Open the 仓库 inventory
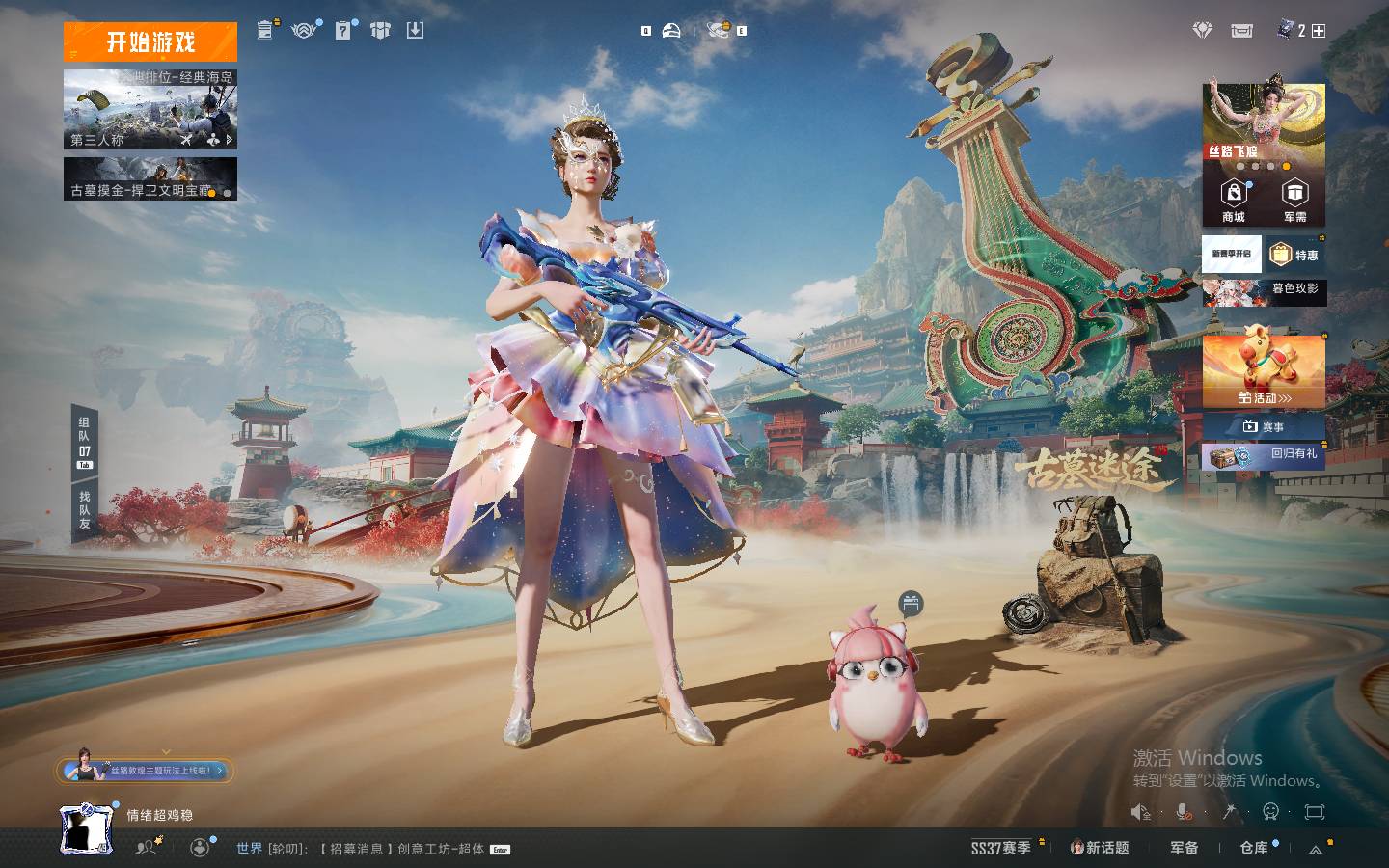Screen dimensions: 1389x868 pos(1254,848)
